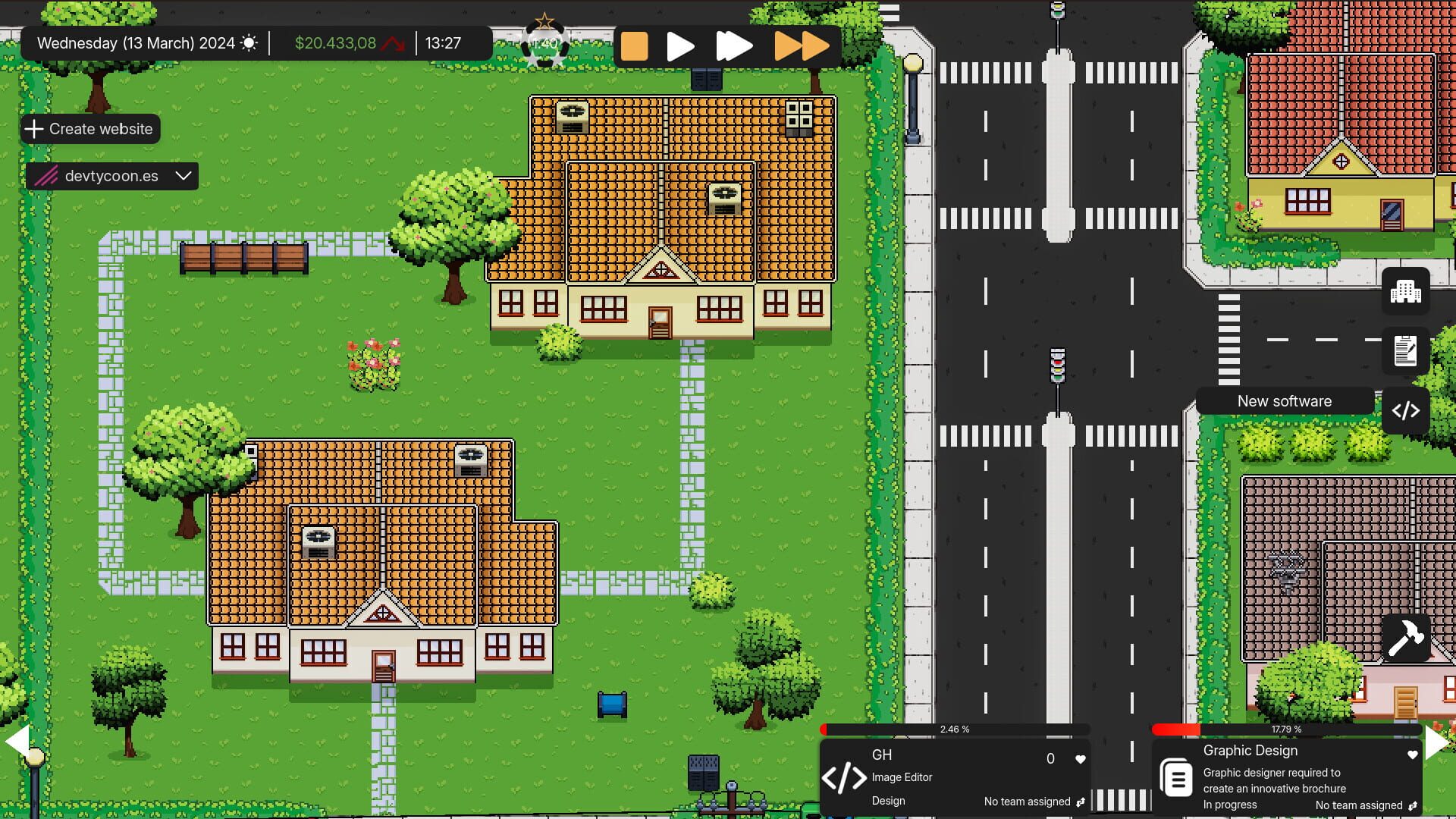Click the brochure icon on Graphic Design card
The image size is (1456, 819).
[1176, 778]
